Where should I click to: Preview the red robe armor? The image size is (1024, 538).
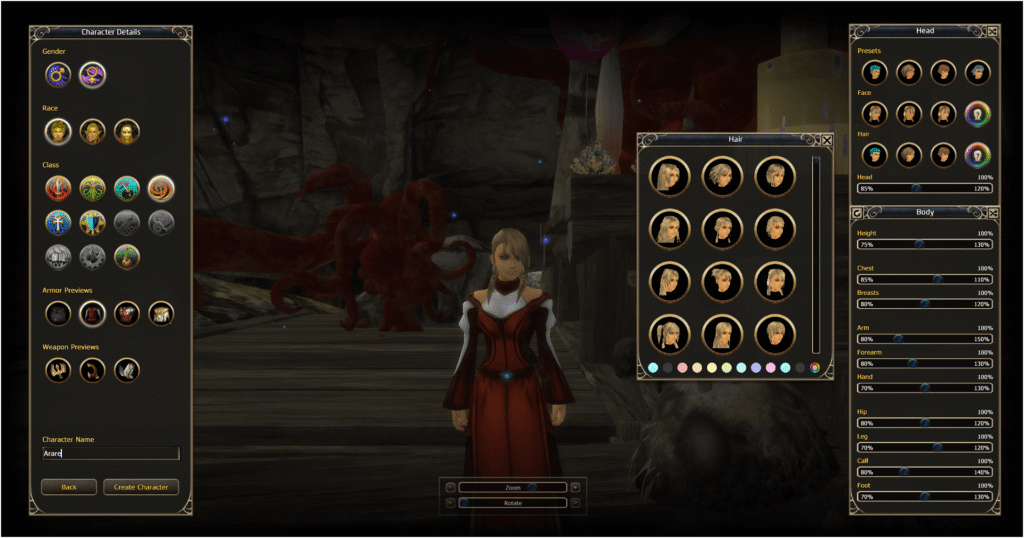[x=92, y=314]
